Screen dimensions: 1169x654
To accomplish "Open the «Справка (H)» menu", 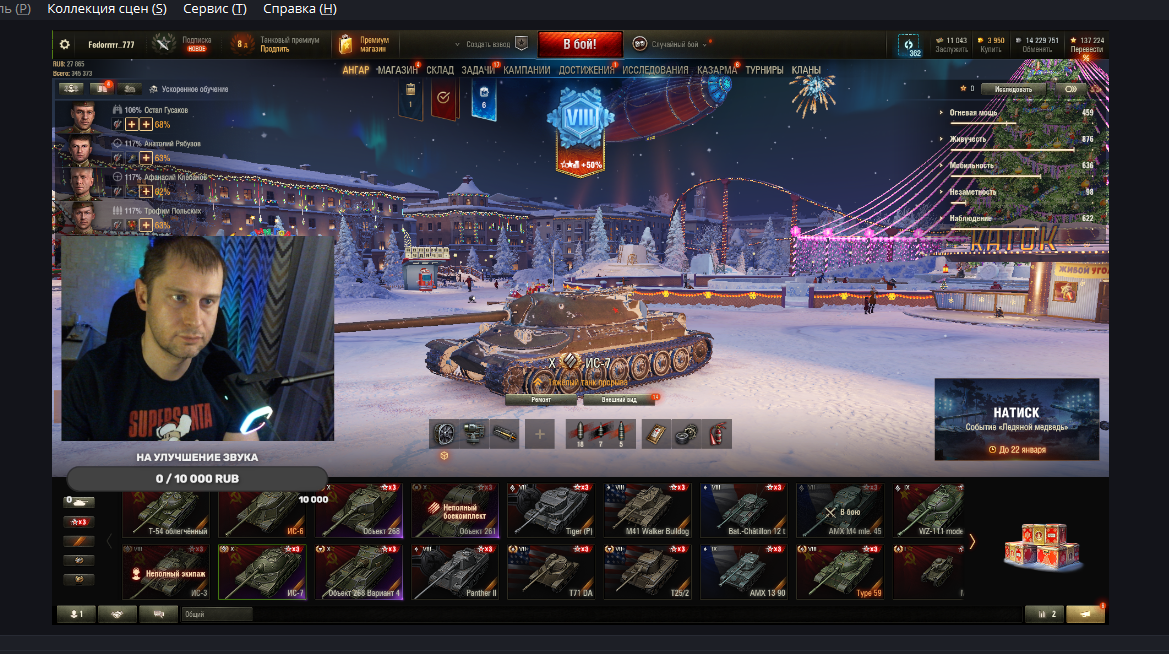I will click(299, 9).
